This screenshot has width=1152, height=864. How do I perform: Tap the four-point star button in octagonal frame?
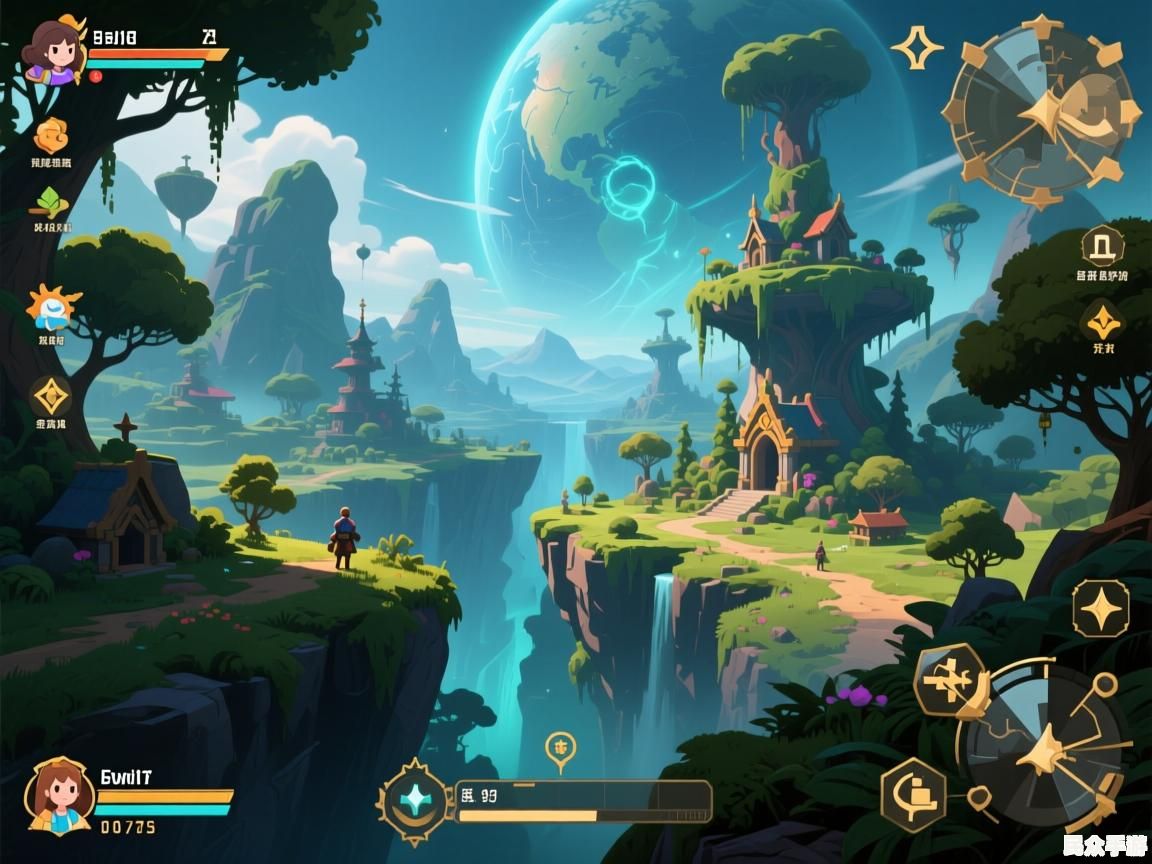[x=1100, y=608]
